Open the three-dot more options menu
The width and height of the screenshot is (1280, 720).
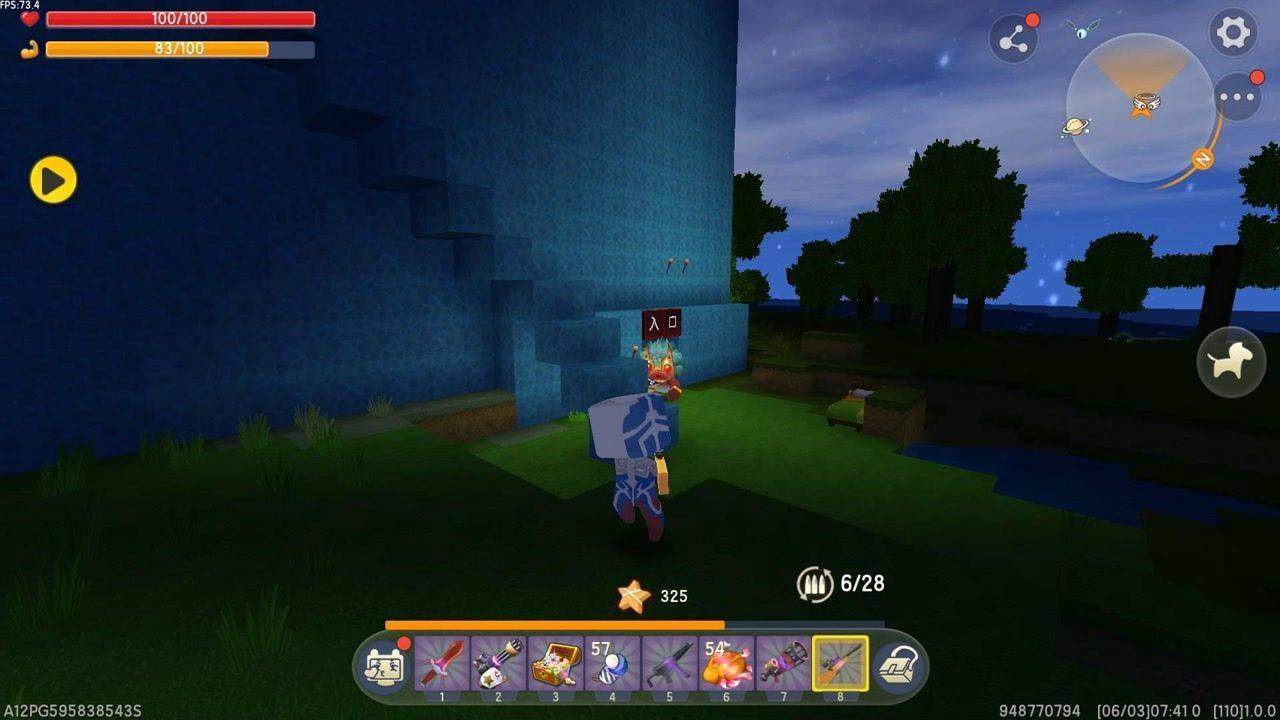coord(1237,98)
